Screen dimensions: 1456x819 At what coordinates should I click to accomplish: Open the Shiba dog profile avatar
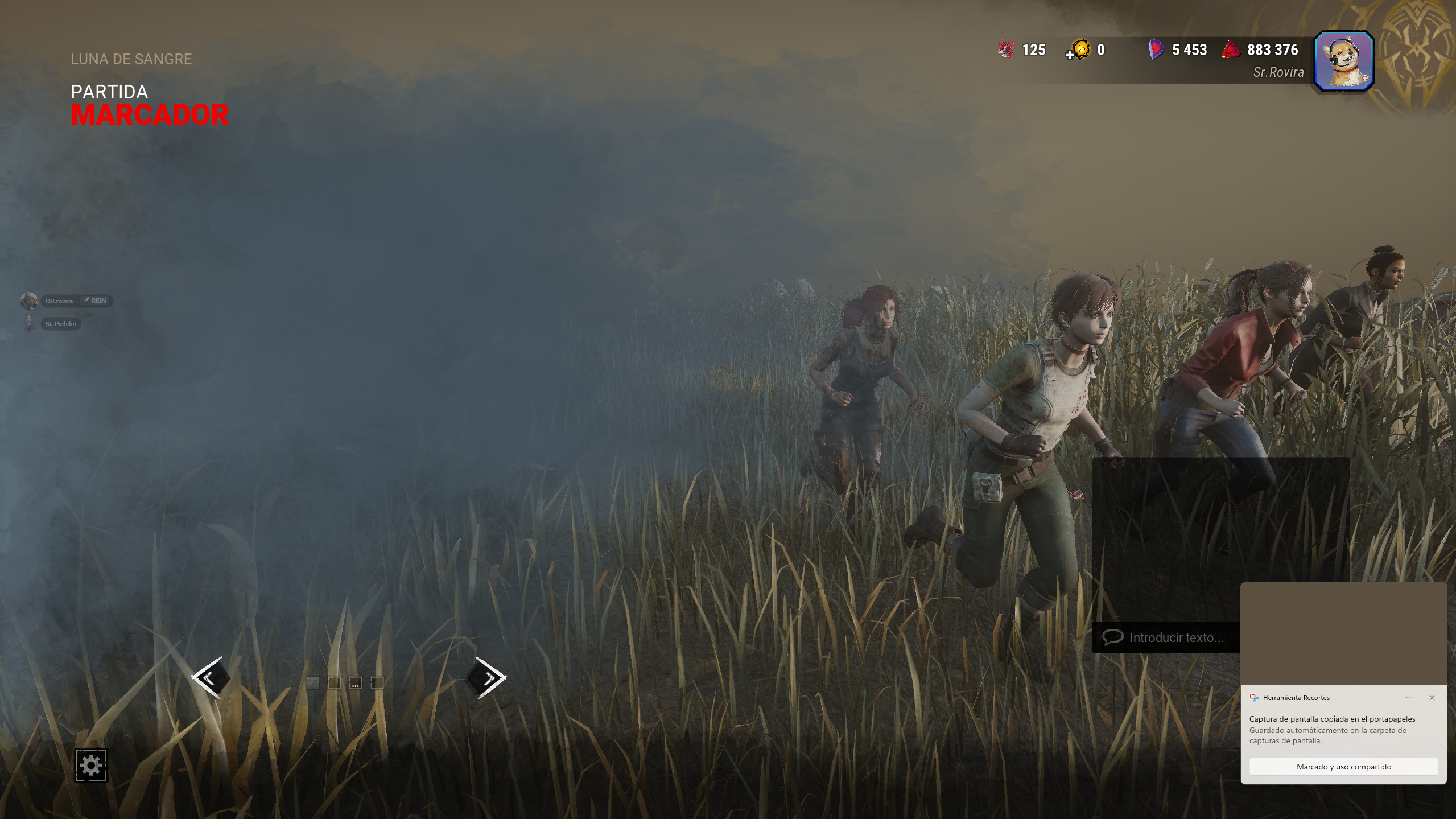pyautogui.click(x=1344, y=61)
